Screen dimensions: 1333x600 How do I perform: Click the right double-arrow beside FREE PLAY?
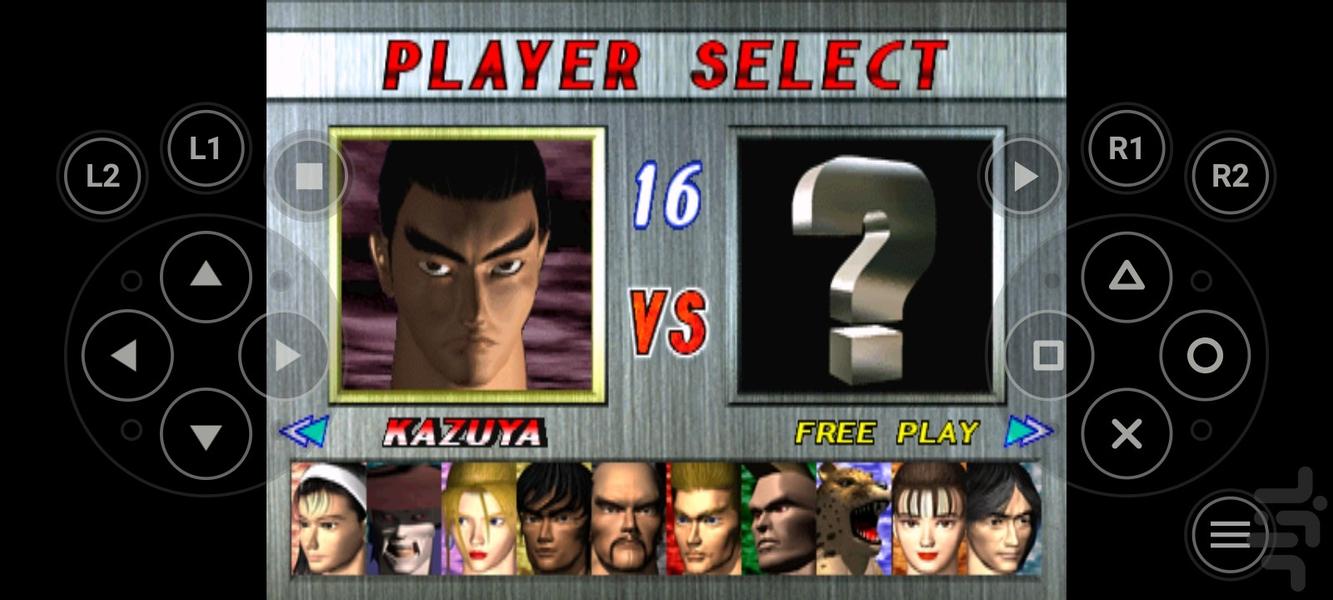1029,431
